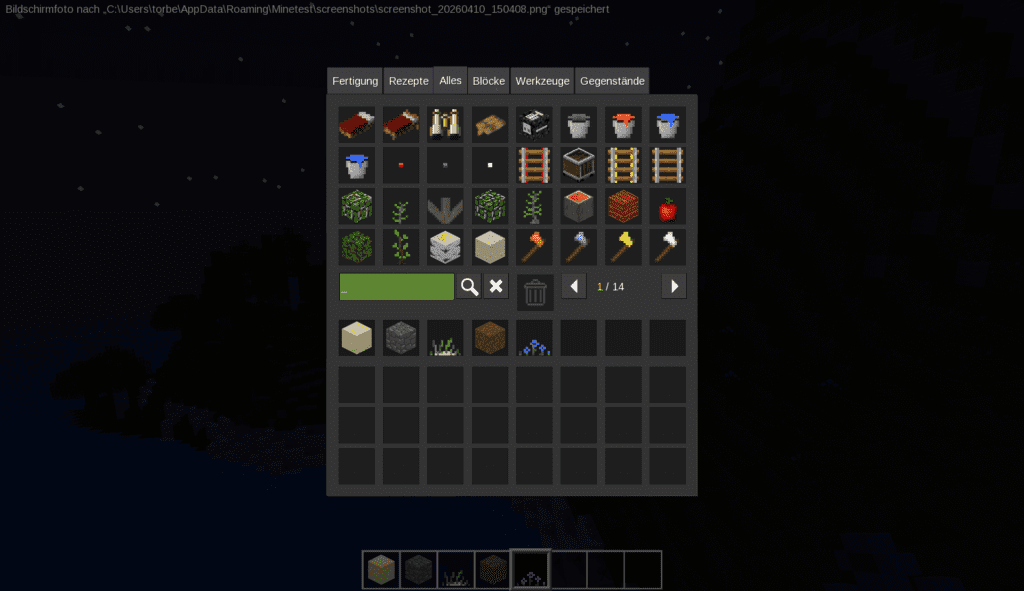Screen dimensions: 1024x591
Task: Clear the search with the X button
Action: point(496,287)
